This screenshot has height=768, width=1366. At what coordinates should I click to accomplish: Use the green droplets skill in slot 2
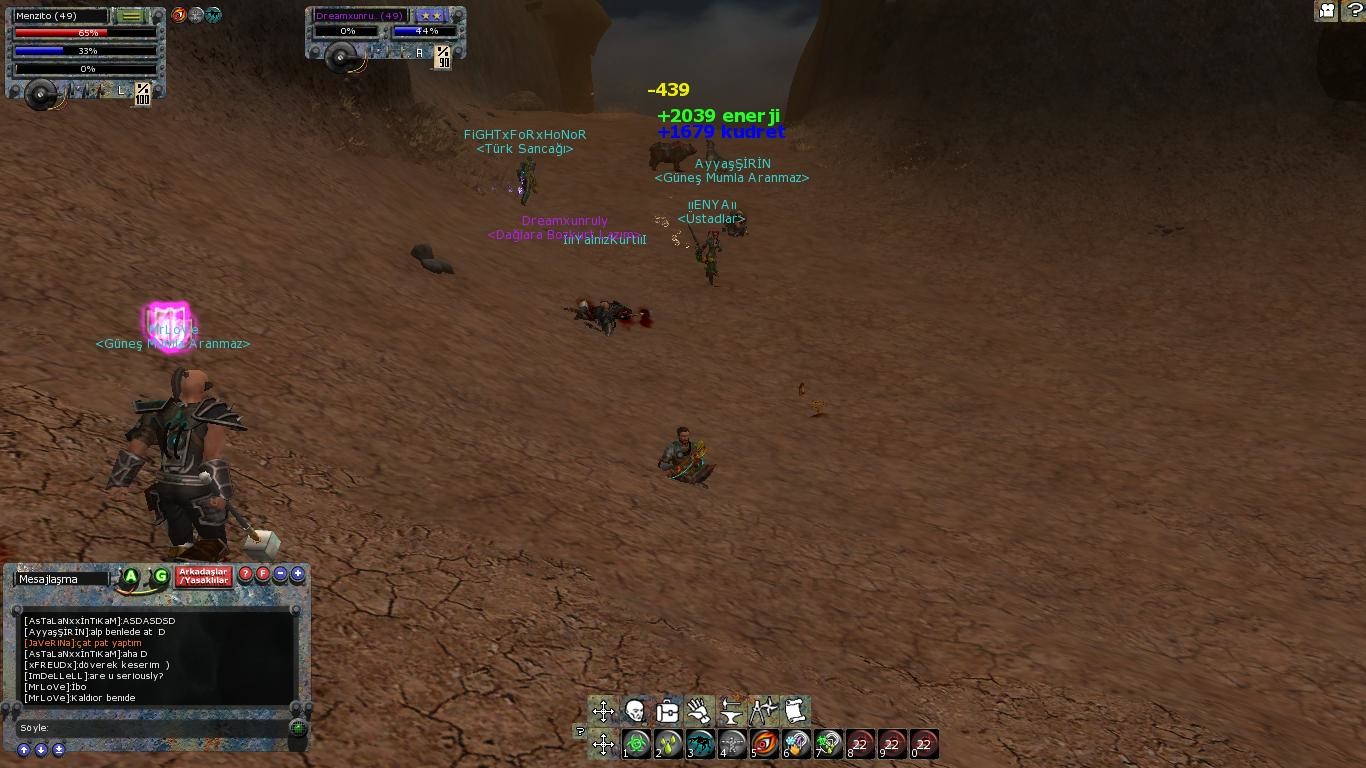668,744
